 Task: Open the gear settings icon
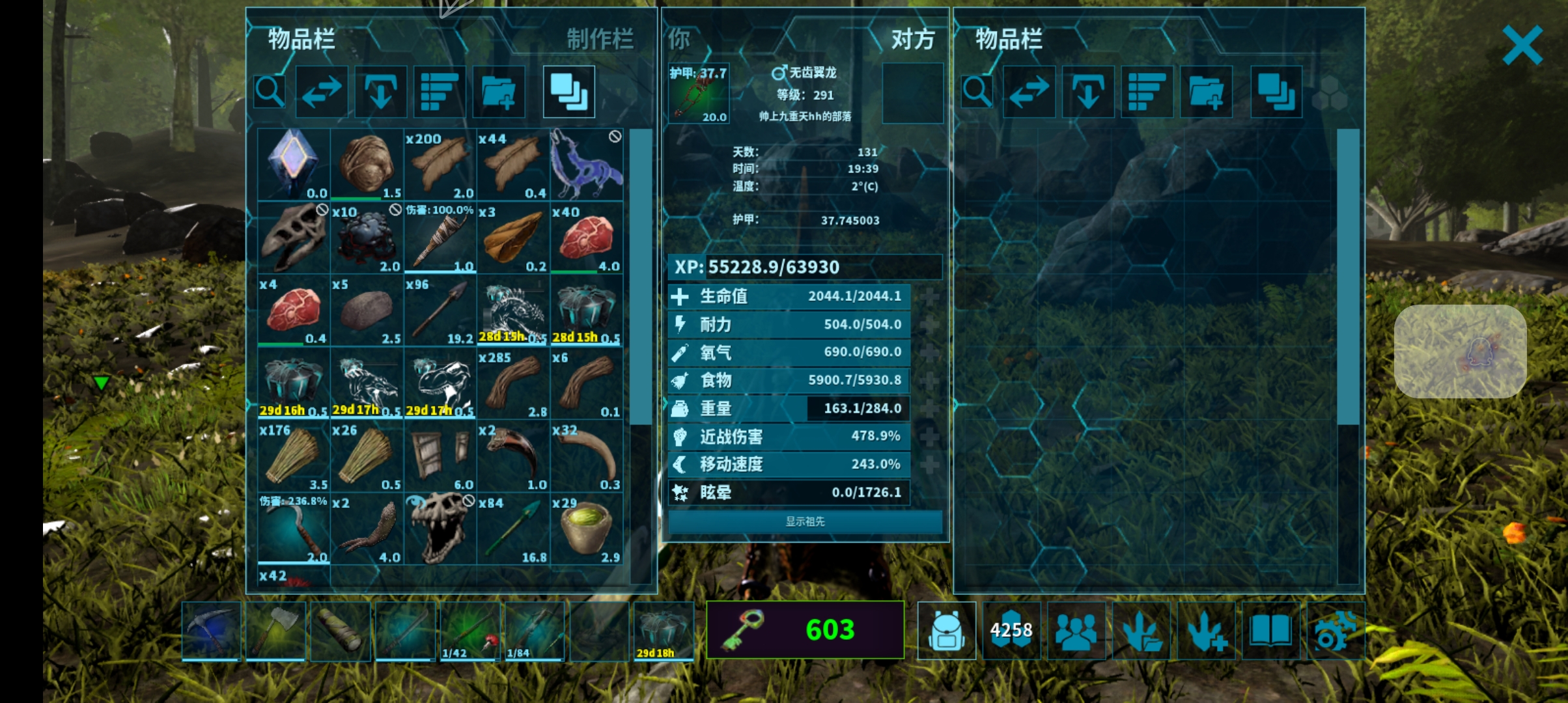pos(1335,630)
